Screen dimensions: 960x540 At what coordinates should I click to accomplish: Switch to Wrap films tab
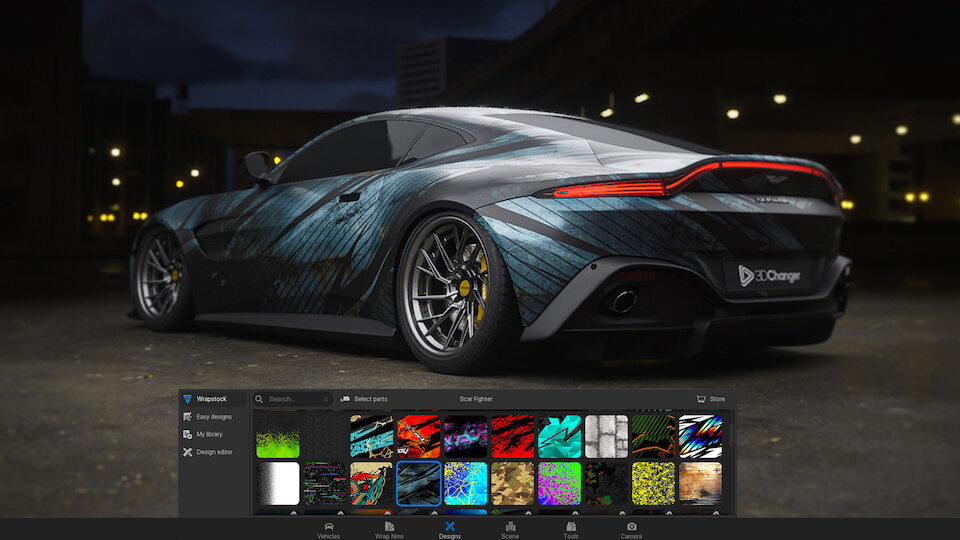389,529
